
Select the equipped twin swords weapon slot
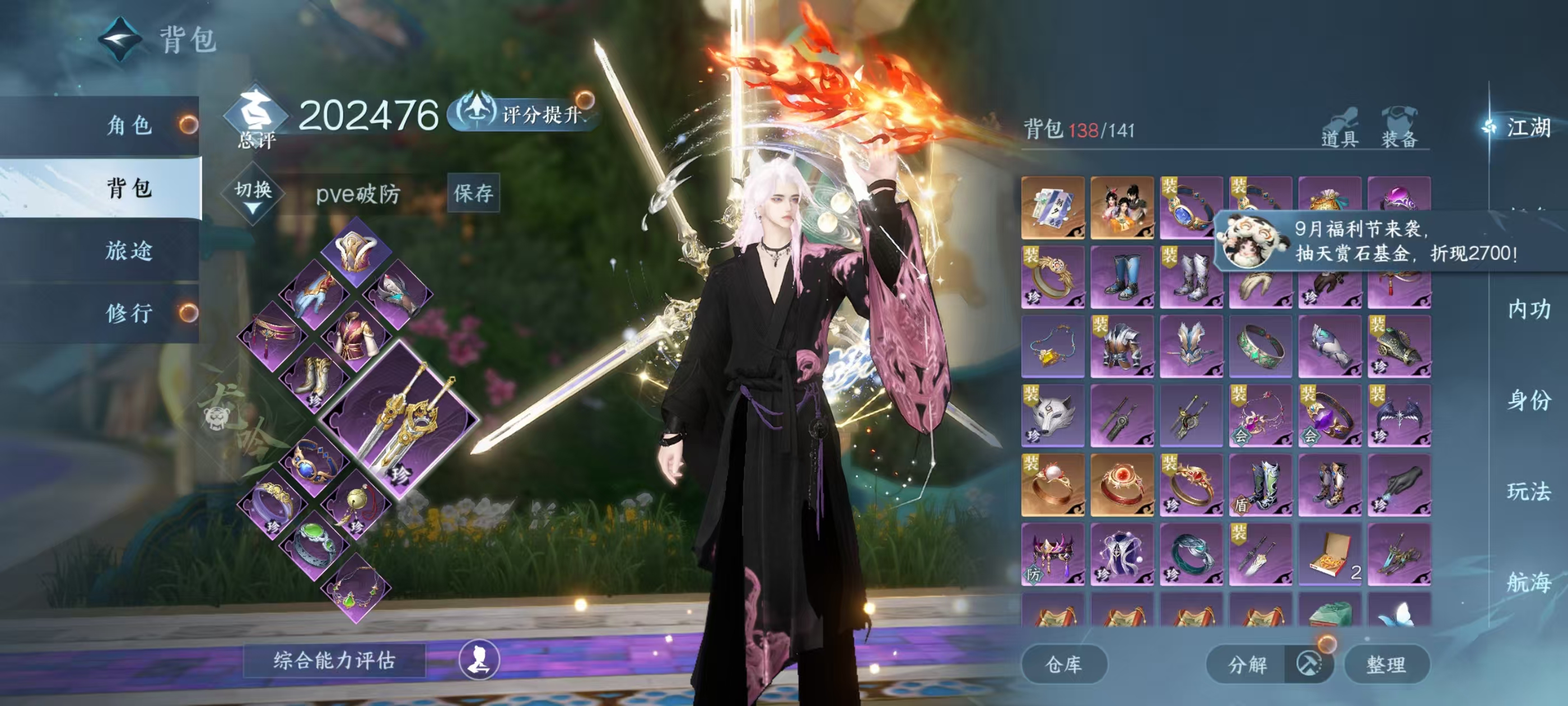click(x=400, y=420)
